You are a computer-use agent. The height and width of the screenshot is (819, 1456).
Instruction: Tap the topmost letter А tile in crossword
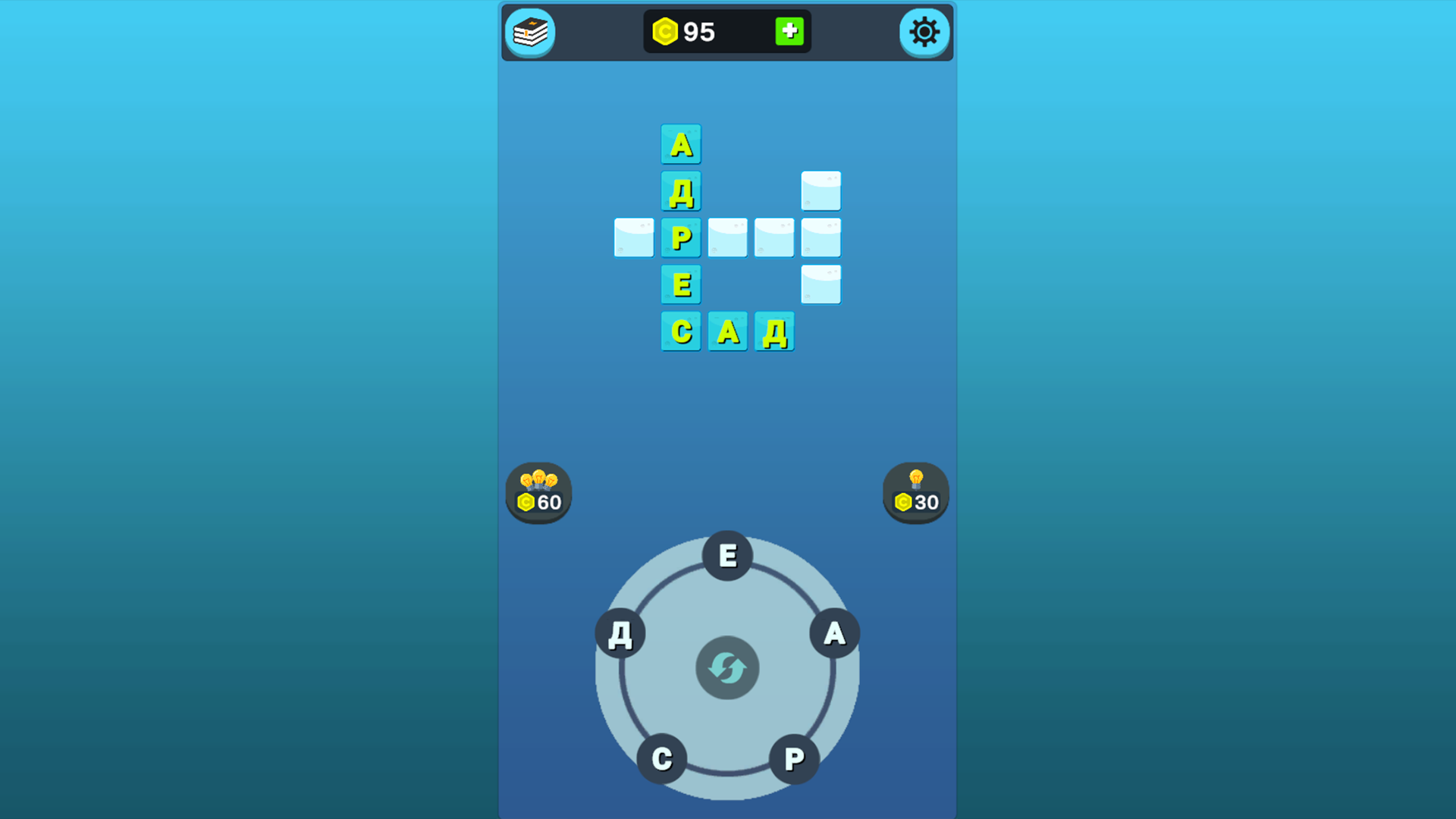tap(681, 143)
